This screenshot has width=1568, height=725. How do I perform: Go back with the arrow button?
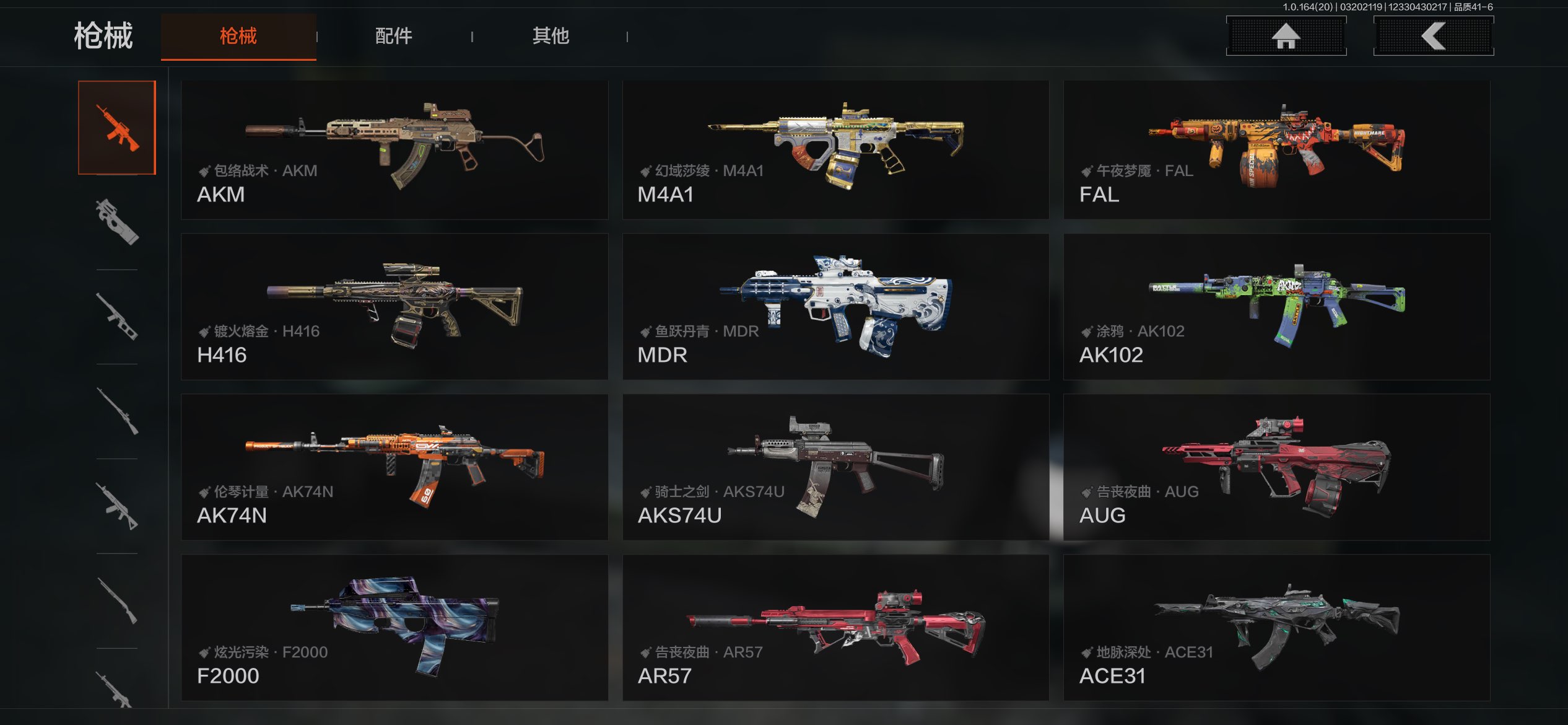(1433, 36)
